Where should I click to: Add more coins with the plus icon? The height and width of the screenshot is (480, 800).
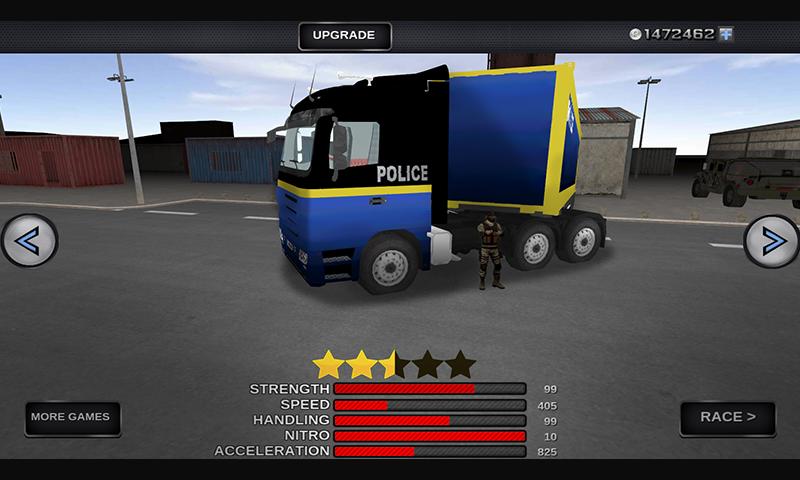click(726, 34)
